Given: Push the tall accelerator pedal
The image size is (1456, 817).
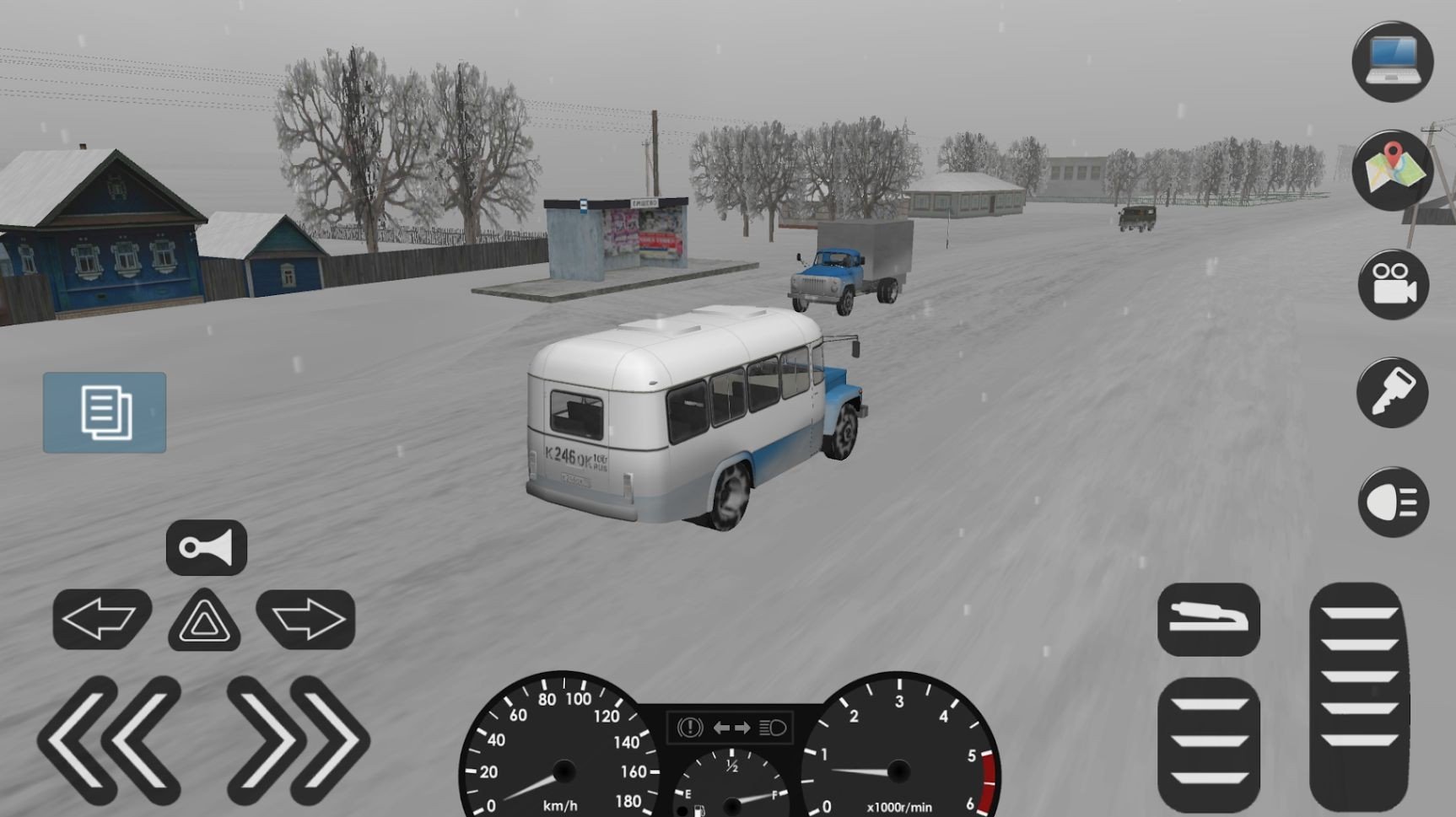Looking at the screenshot, I should point(1358,696).
